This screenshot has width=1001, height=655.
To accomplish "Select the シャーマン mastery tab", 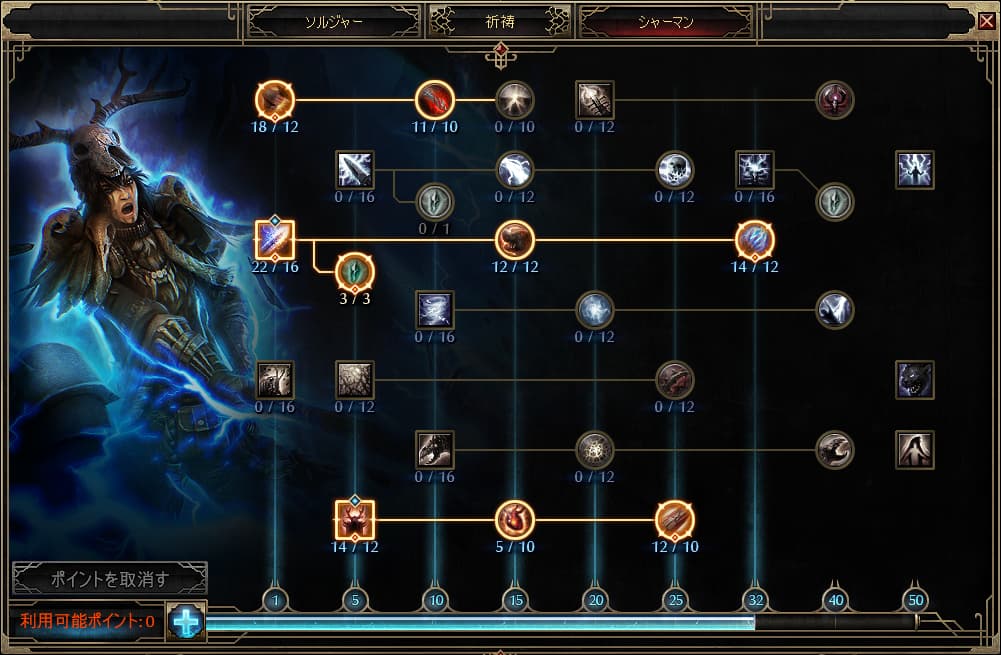I will [667, 21].
